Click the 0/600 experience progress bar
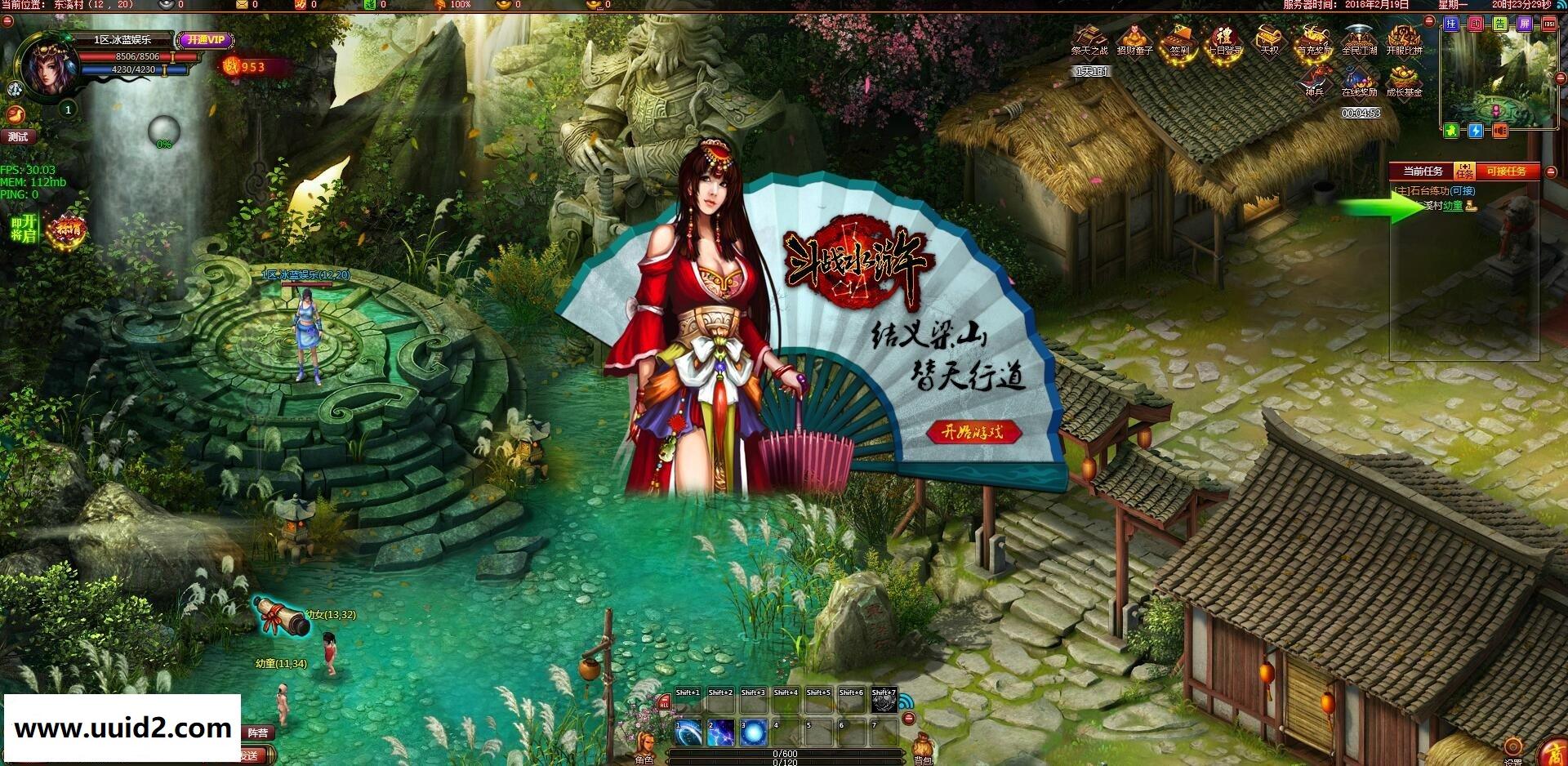Screen dimensions: 1568x766 pos(784,755)
